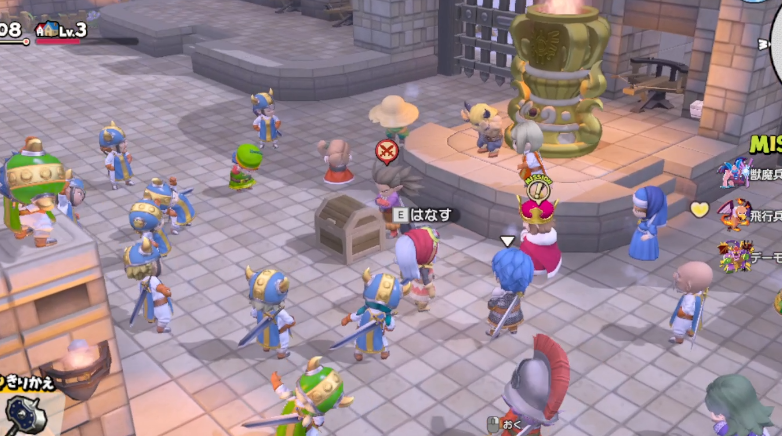This screenshot has width=782, height=436.
Task: Click the base level house icon
Action: click(x=46, y=30)
